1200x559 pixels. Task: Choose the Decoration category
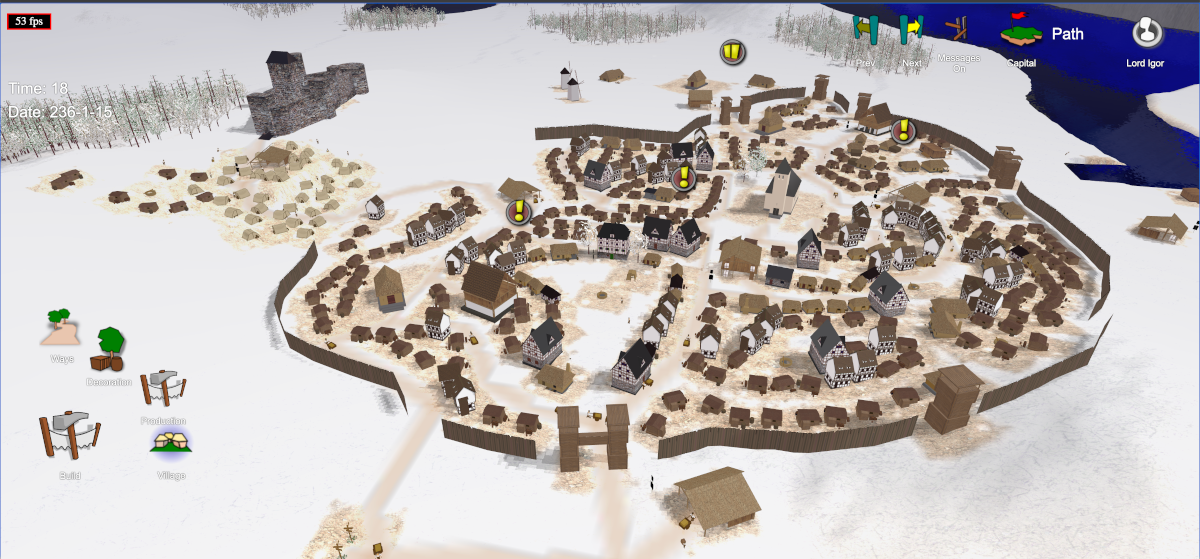click(x=110, y=351)
